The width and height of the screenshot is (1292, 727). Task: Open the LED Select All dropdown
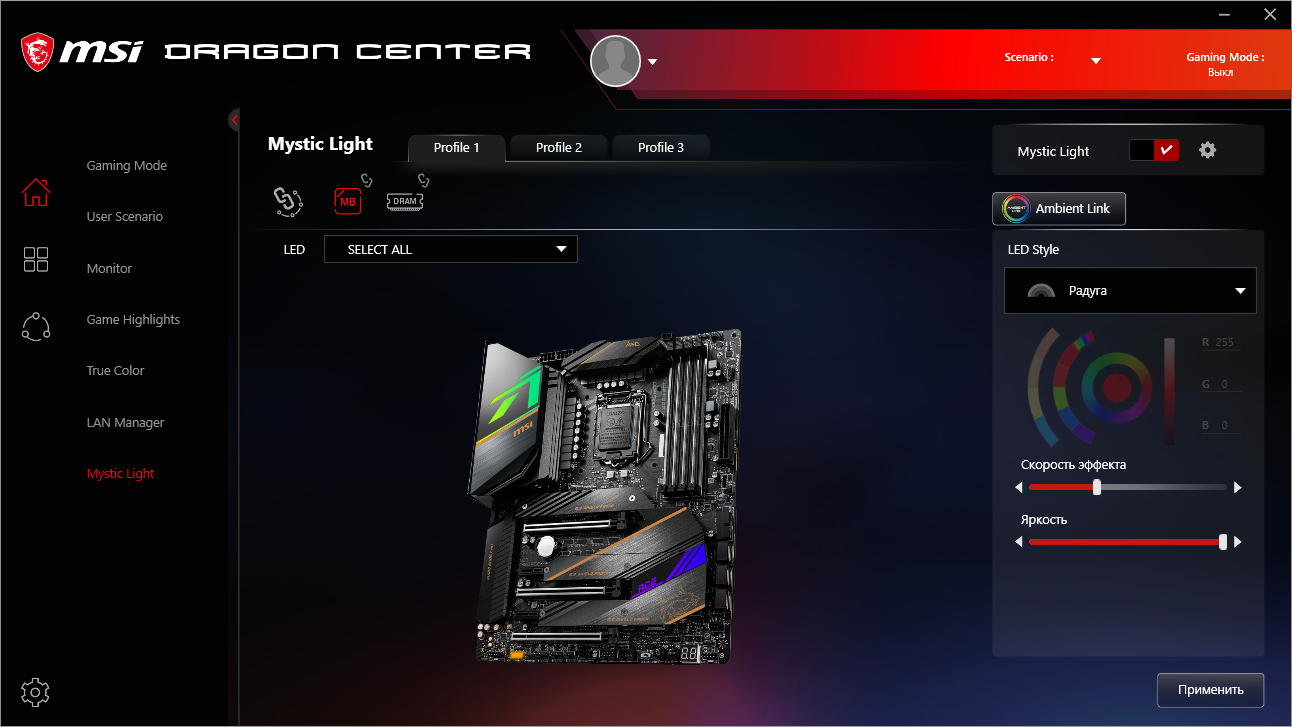(450, 249)
